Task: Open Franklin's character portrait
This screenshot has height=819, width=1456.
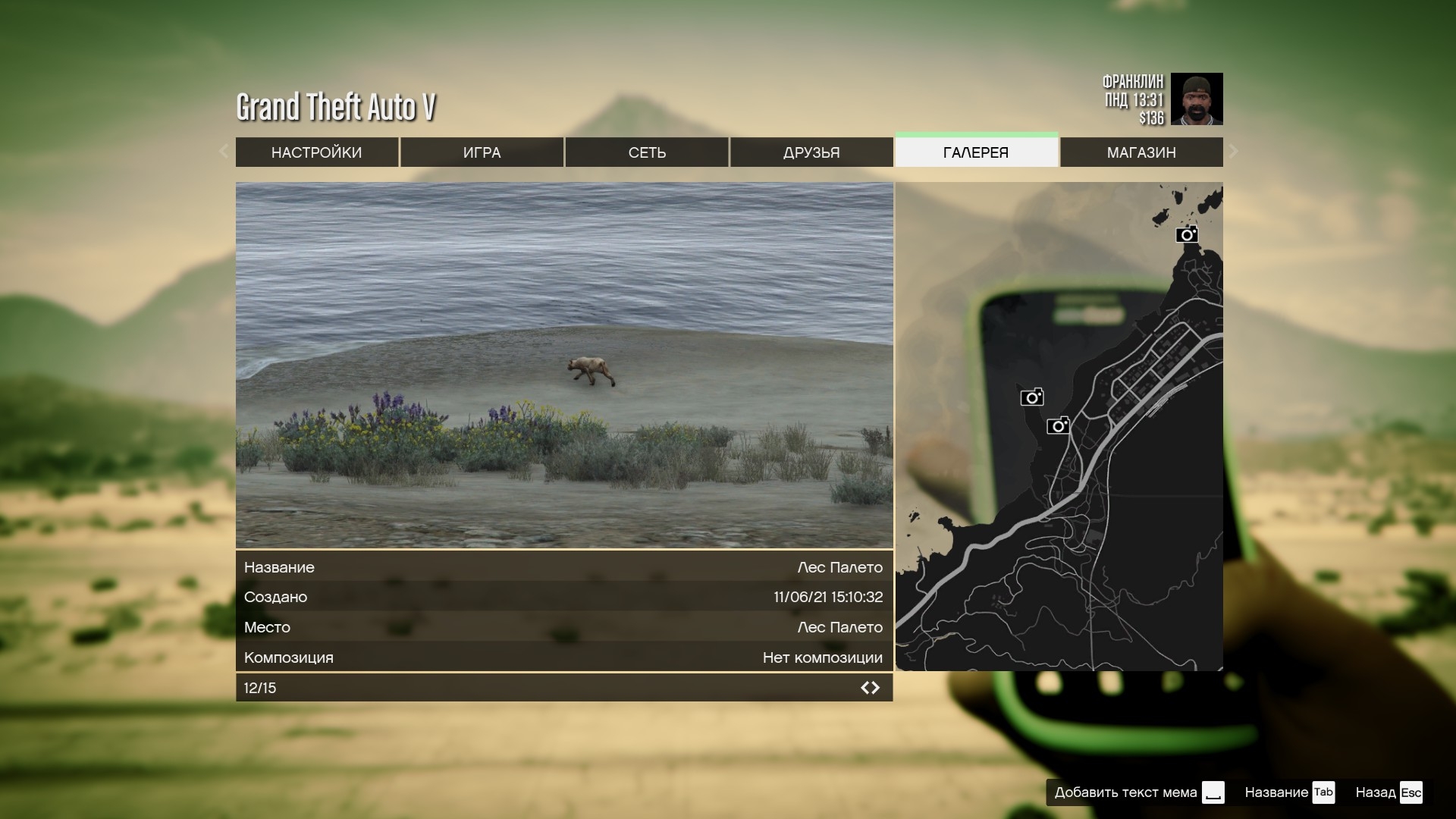Action: (1197, 99)
